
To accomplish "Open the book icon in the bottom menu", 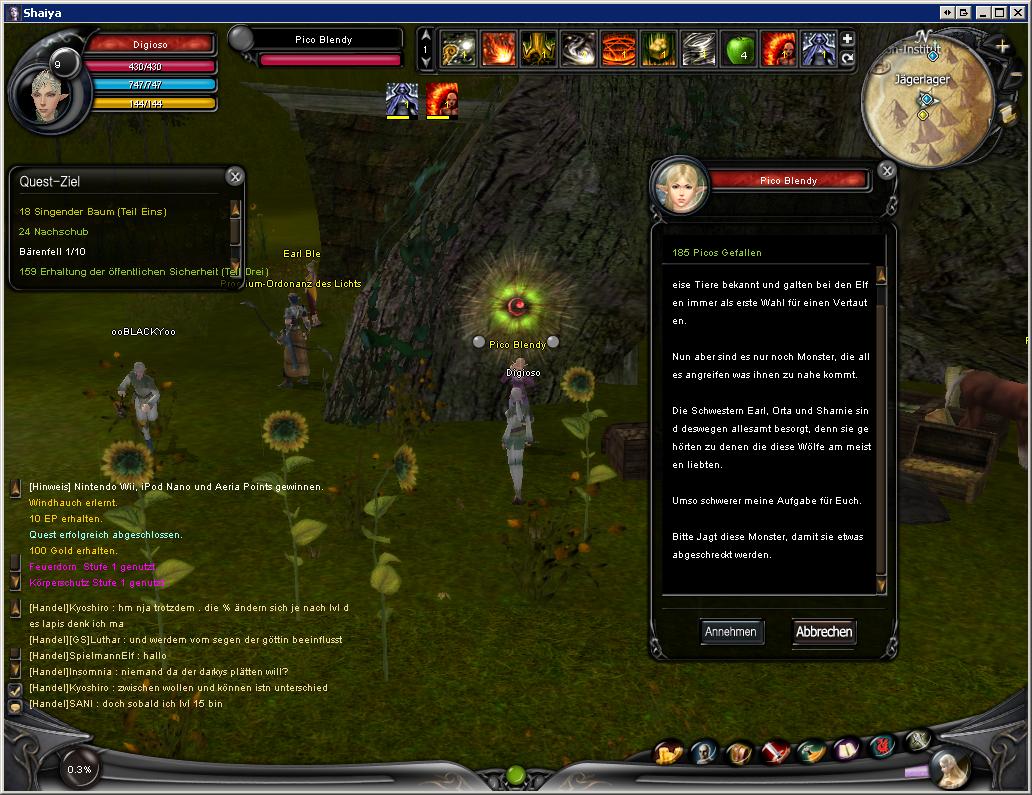I will coord(847,749).
